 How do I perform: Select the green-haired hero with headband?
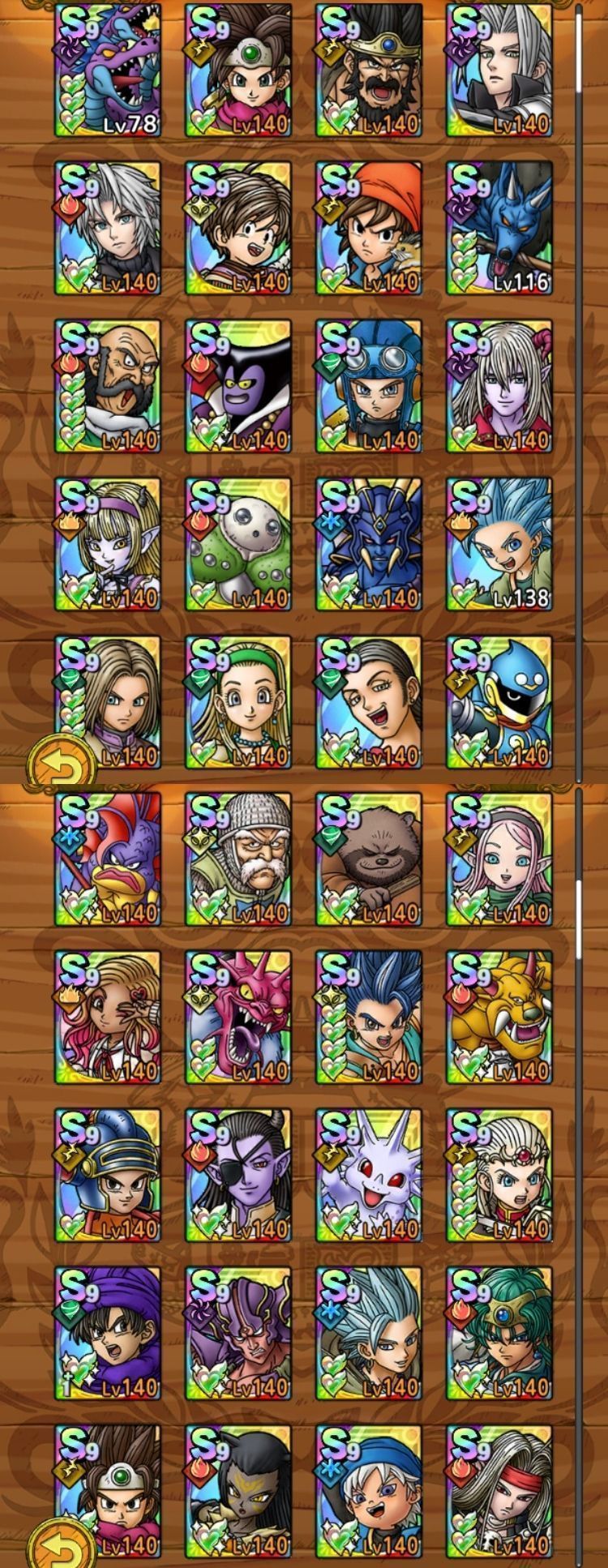click(x=499, y=1335)
